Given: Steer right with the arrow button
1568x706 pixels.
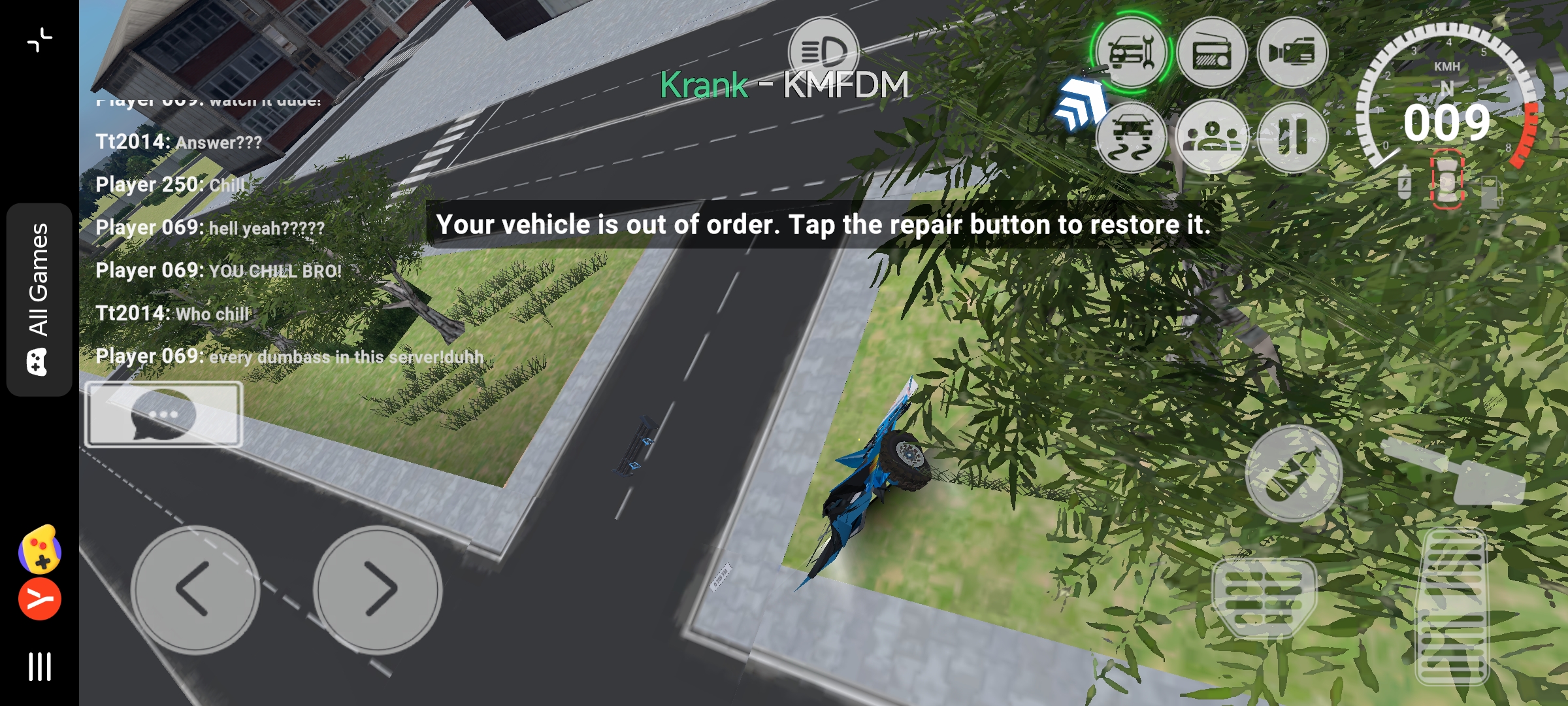Looking at the screenshot, I should [378, 590].
